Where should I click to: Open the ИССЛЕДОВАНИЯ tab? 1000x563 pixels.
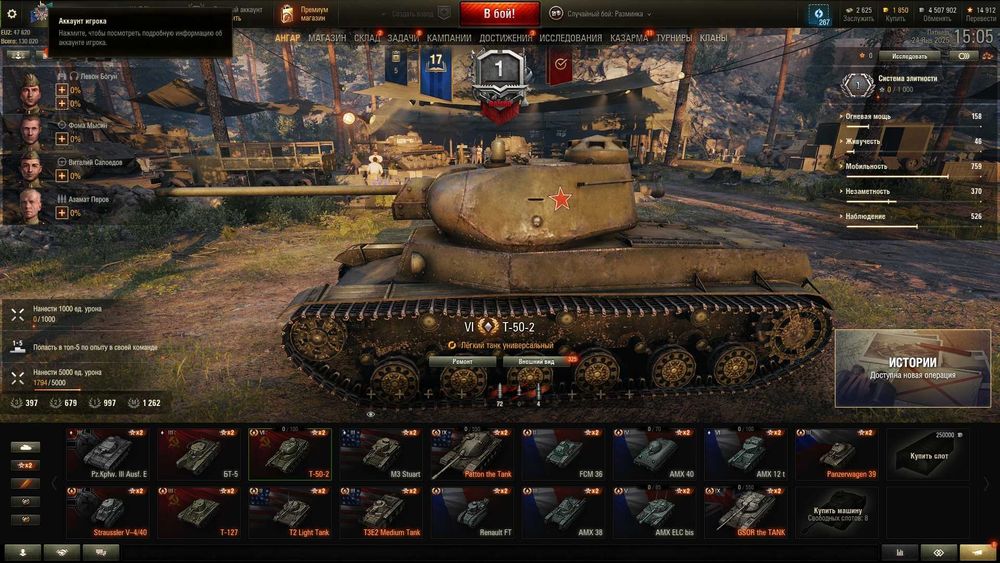(571, 38)
